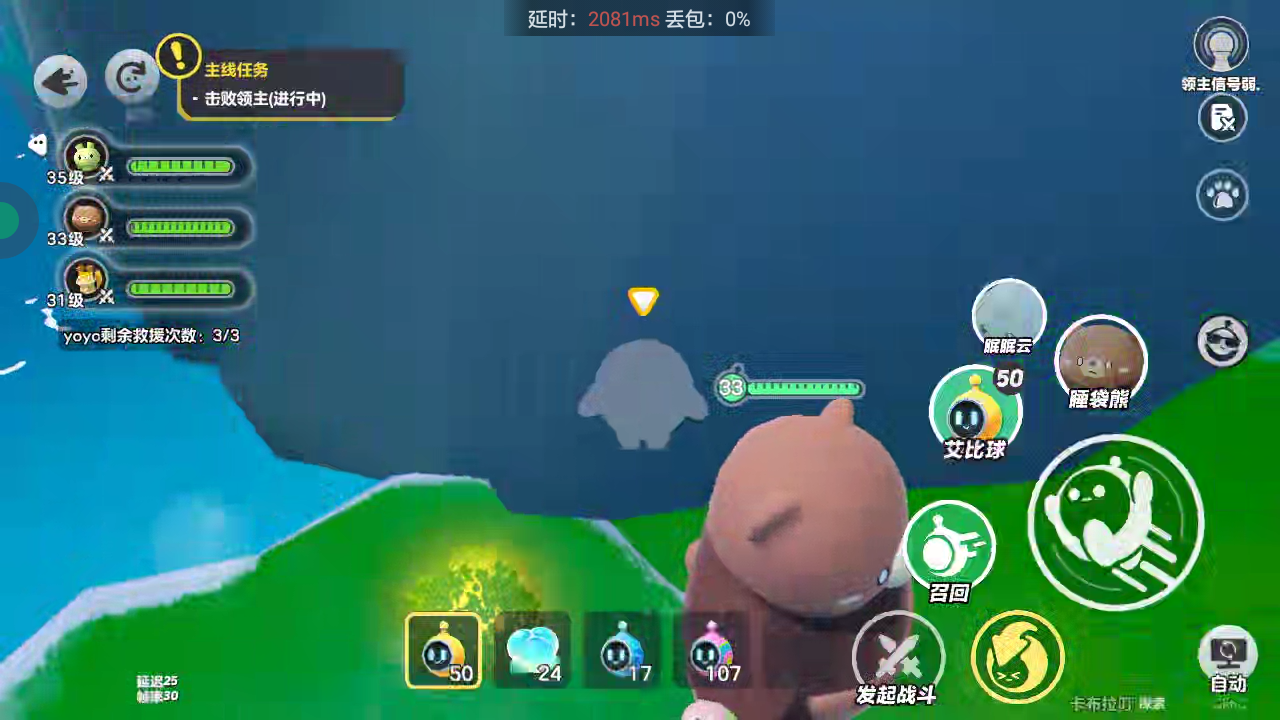Viewport: 1280px width, 720px height.
Task: Switch to the 眠眠云 pet
Action: point(1009,316)
